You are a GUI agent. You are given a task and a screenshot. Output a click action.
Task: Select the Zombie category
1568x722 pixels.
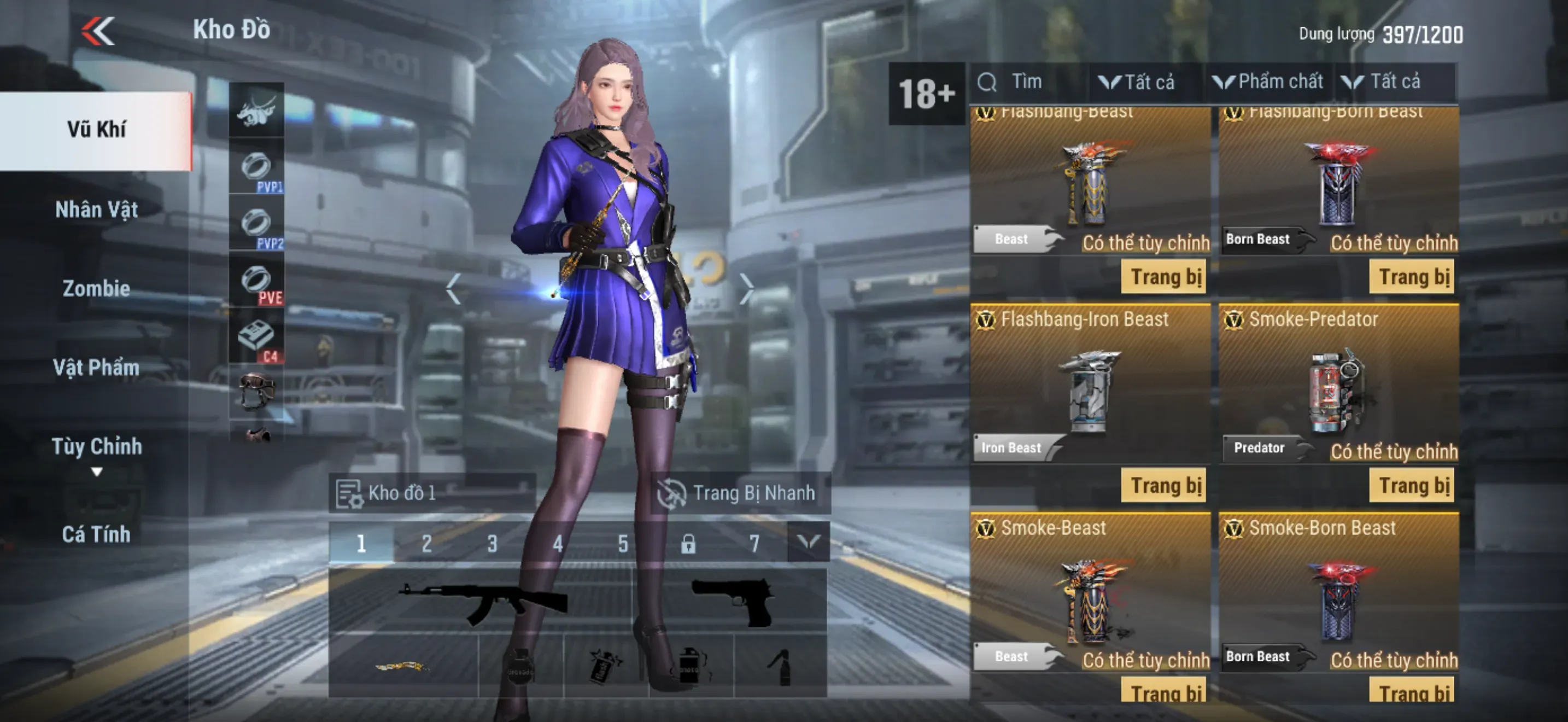click(x=96, y=289)
